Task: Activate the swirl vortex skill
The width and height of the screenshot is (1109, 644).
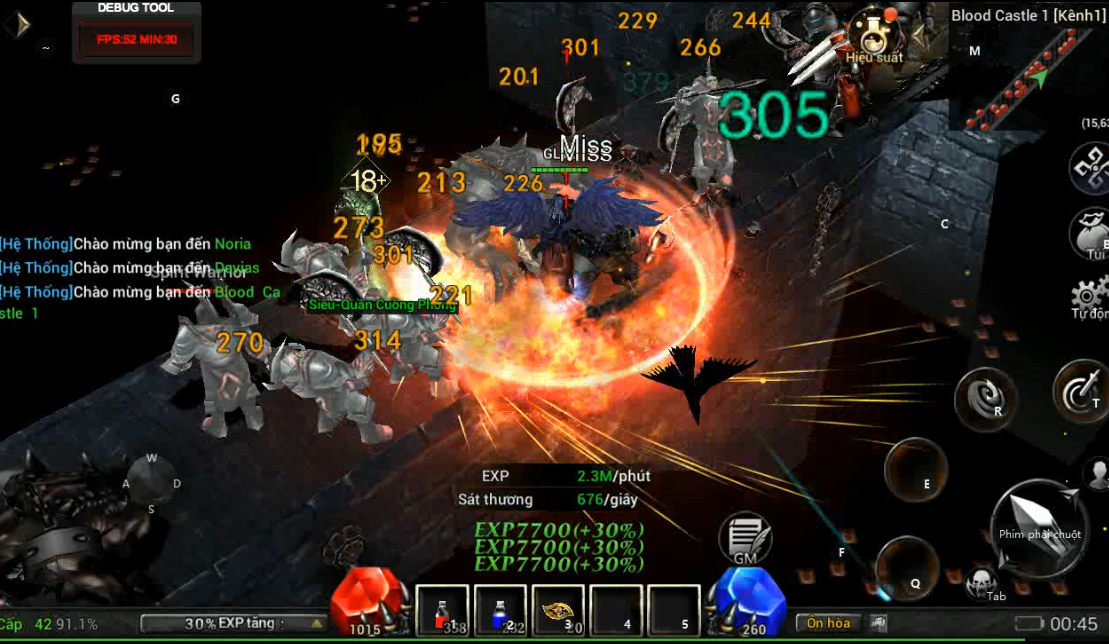Action: (x=985, y=398)
